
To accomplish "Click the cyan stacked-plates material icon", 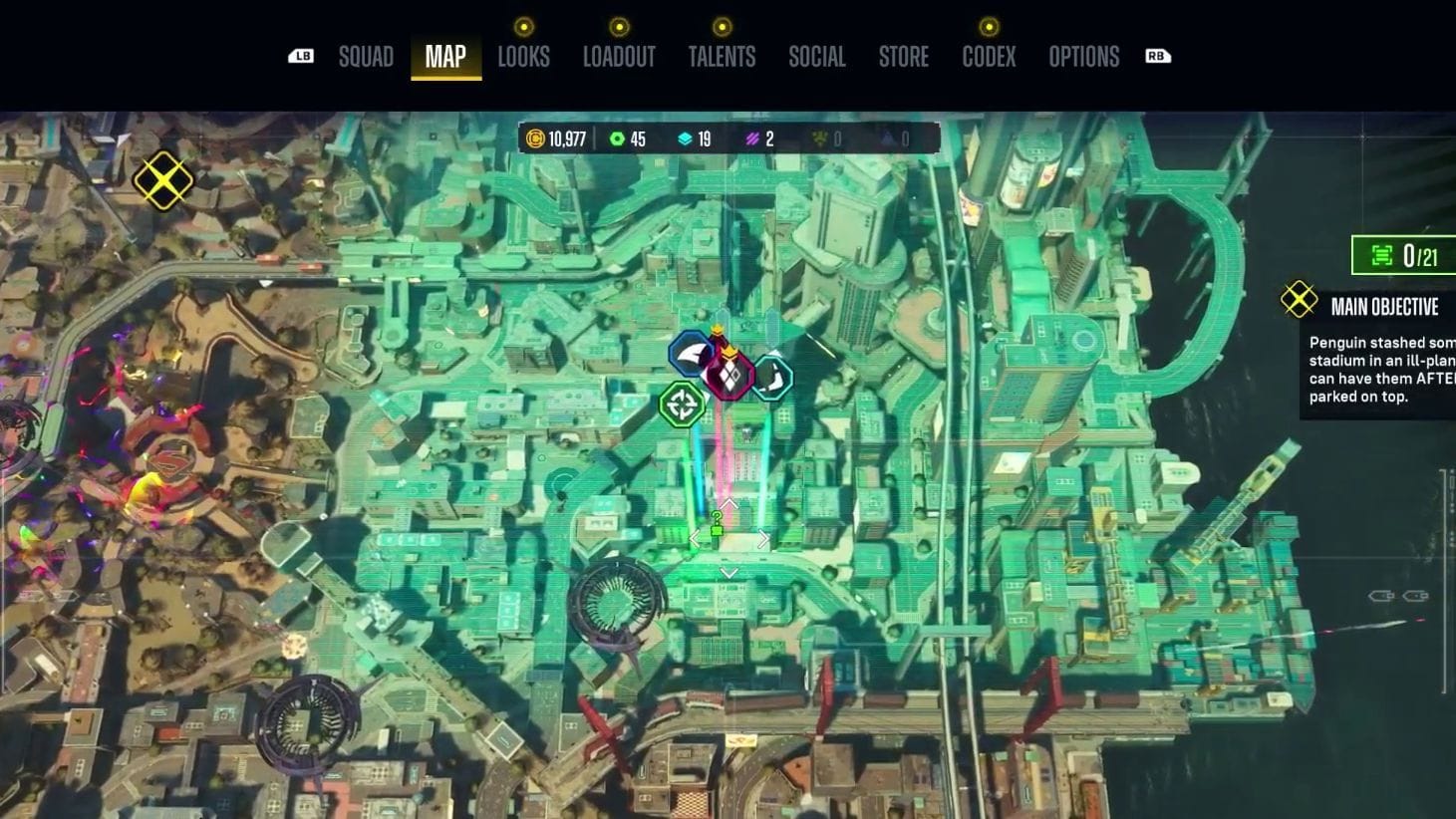I will coord(684,139).
